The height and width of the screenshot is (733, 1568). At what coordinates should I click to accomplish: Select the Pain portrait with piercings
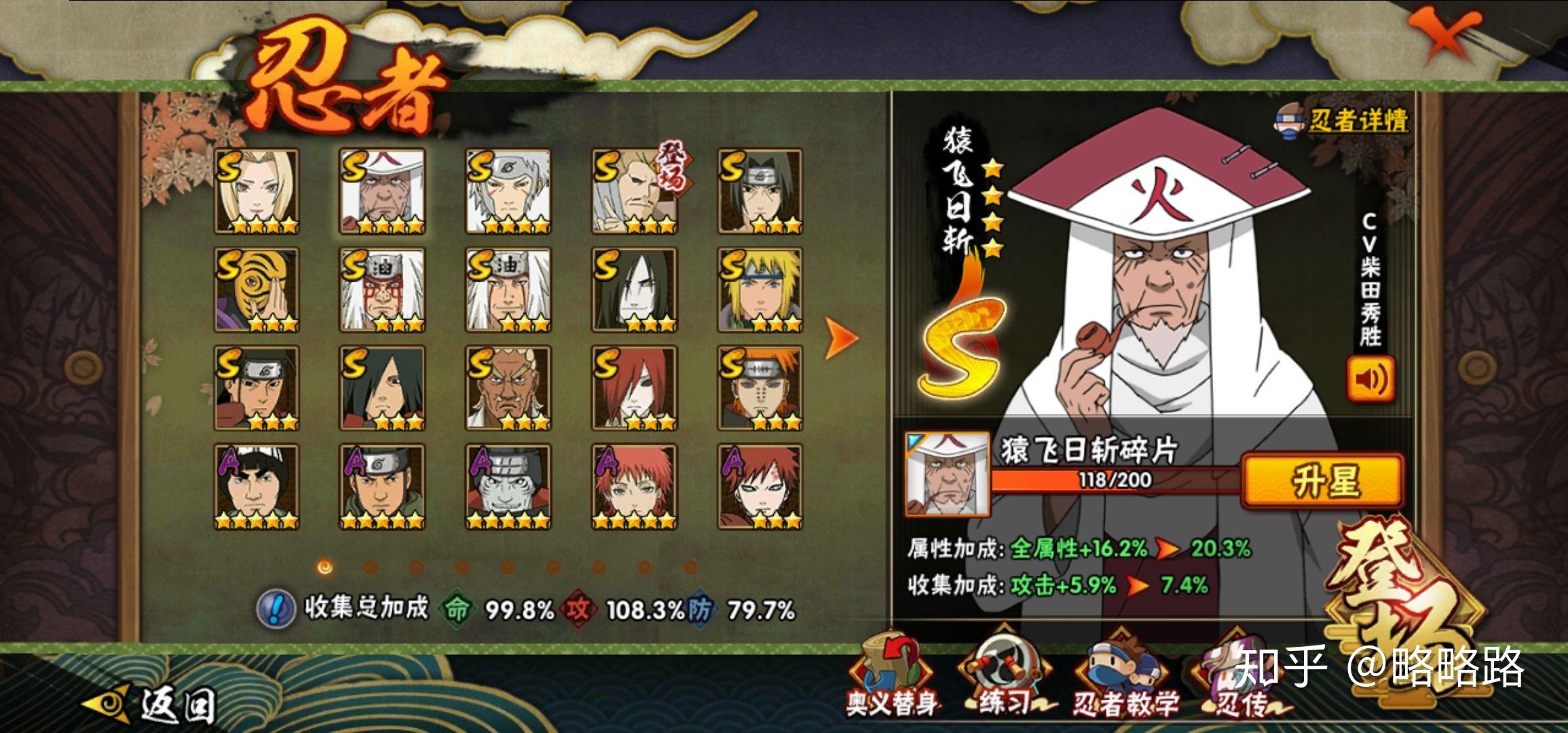point(760,388)
